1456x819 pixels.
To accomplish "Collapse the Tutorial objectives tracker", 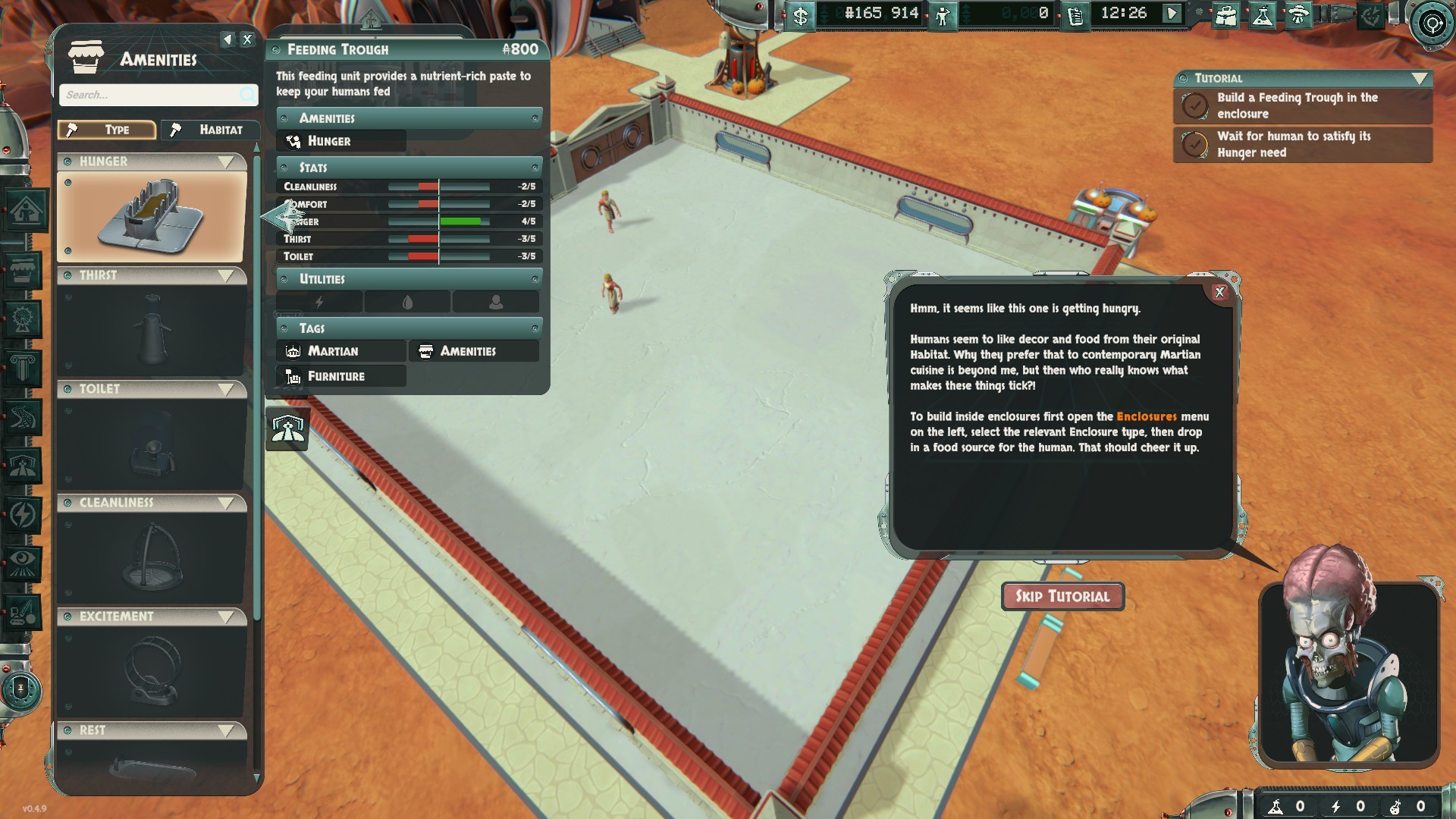I will [1420, 78].
